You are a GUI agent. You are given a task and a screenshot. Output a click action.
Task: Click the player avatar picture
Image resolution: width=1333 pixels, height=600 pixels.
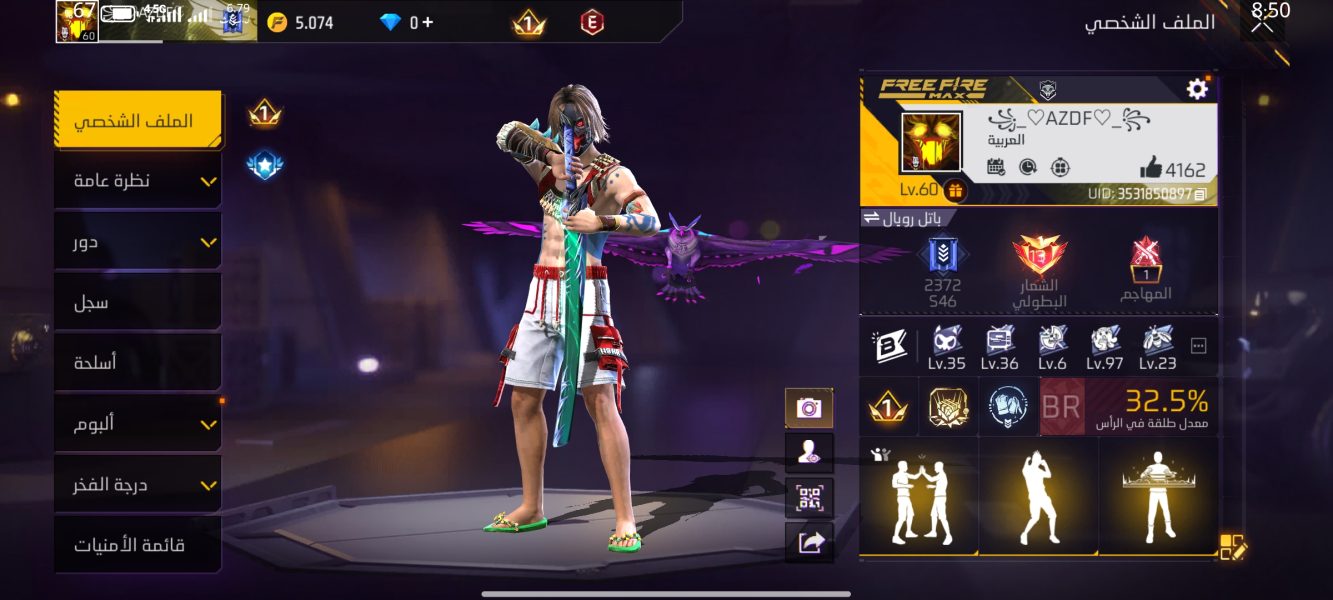[x=931, y=142]
